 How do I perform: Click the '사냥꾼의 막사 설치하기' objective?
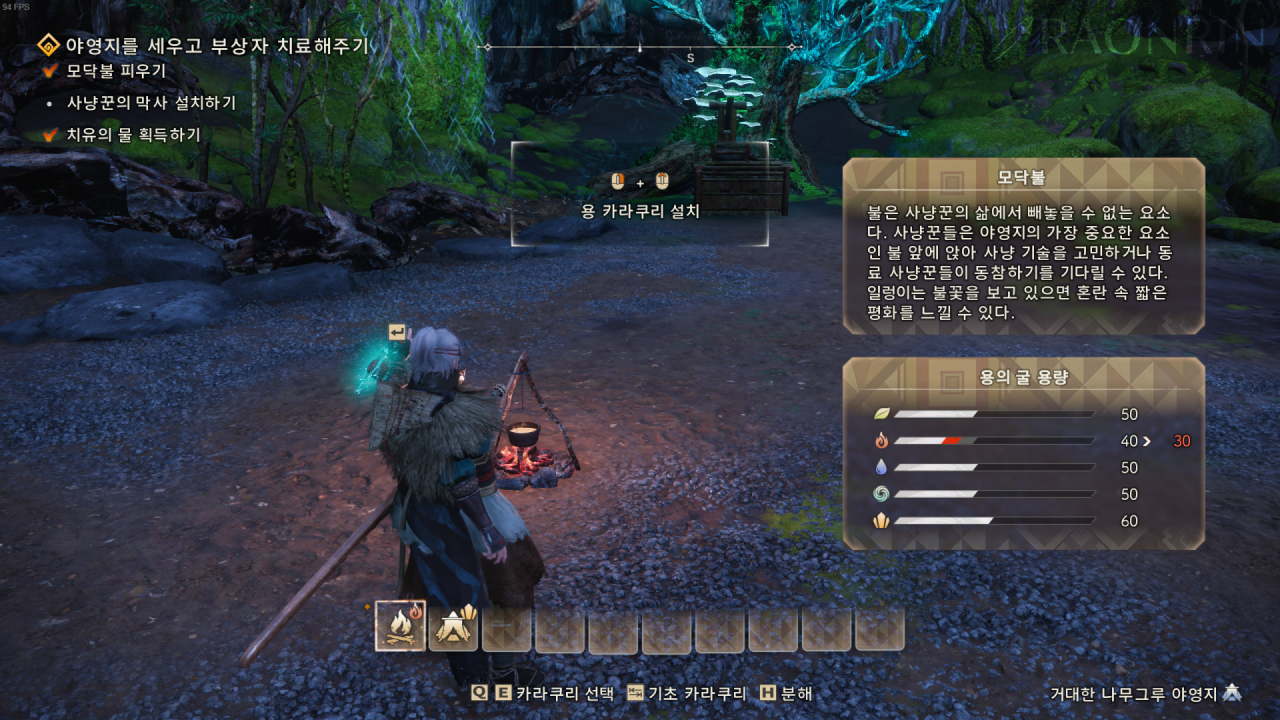click(151, 102)
